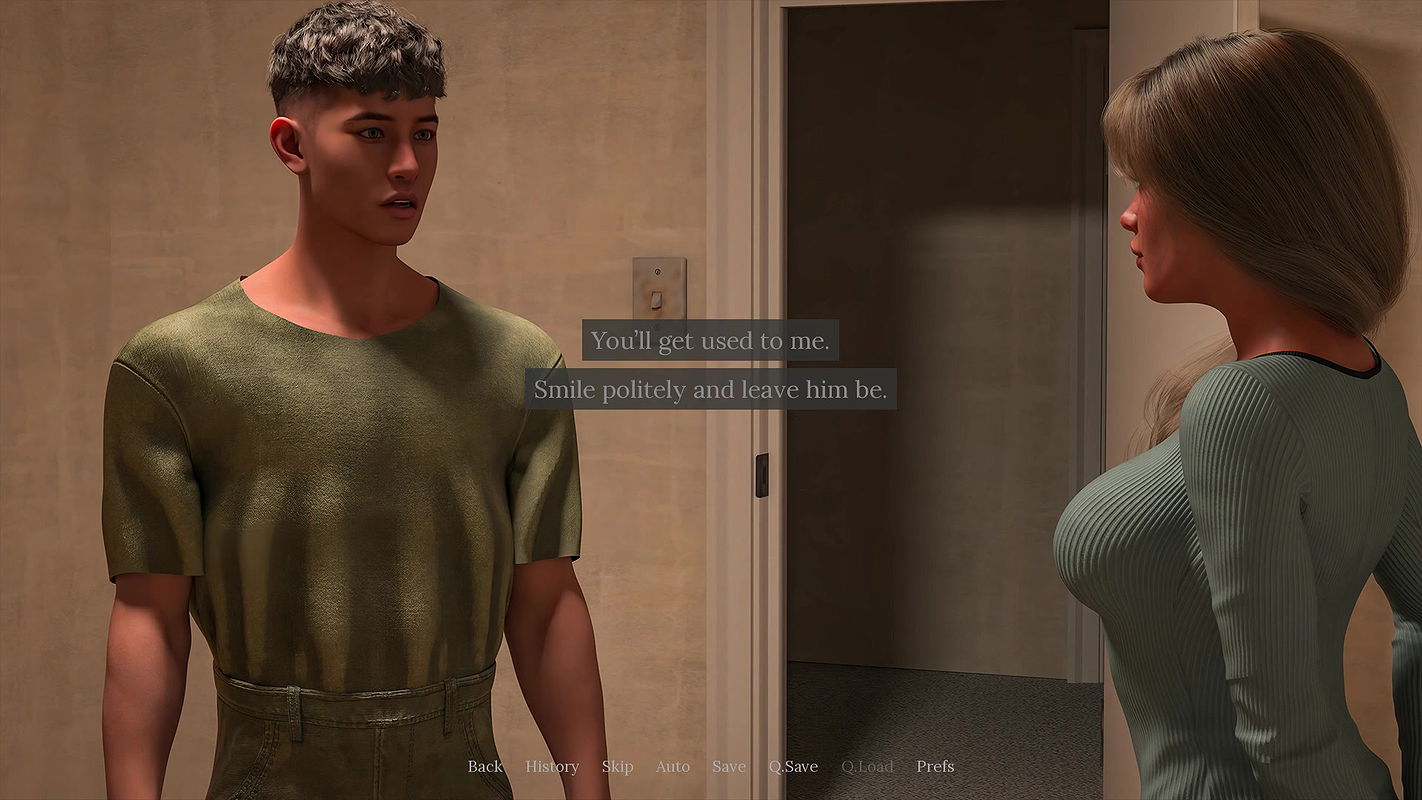Enable Skip mode in the quick menu
1422x800 pixels.
[617, 766]
